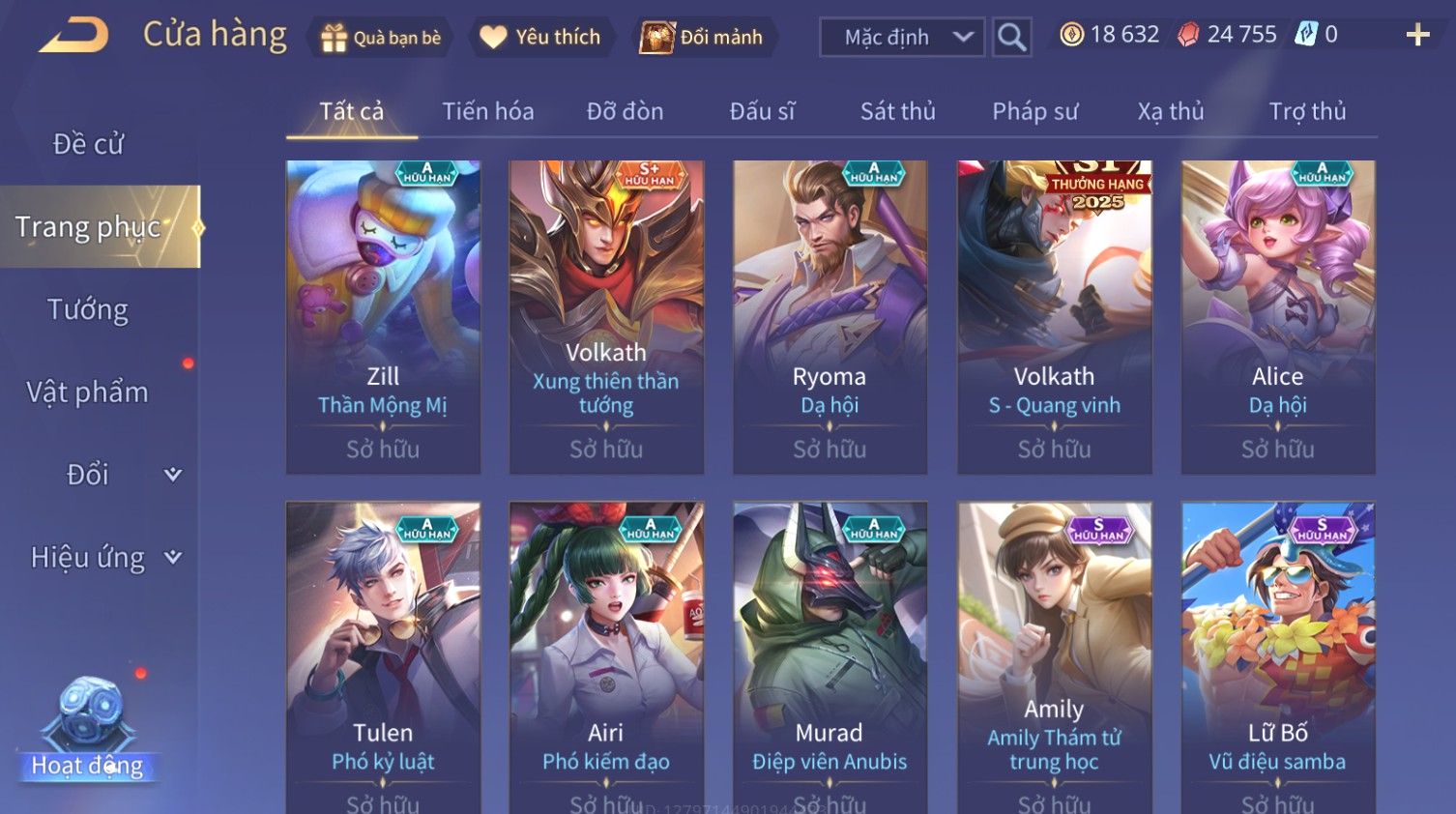Viewport: 1456px width, 814px height.
Task: Select the Zill Thần Mộng Mị skin card
Action: 383,316
